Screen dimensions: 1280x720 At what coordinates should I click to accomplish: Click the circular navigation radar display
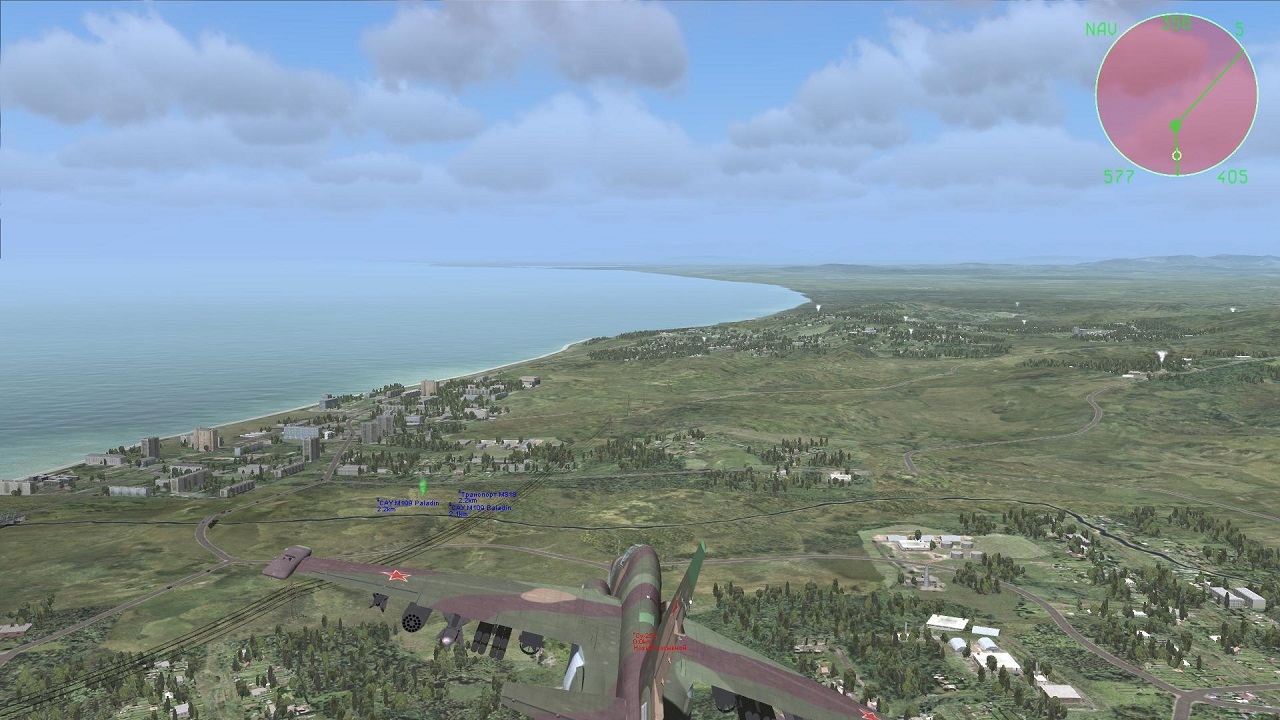(1176, 95)
